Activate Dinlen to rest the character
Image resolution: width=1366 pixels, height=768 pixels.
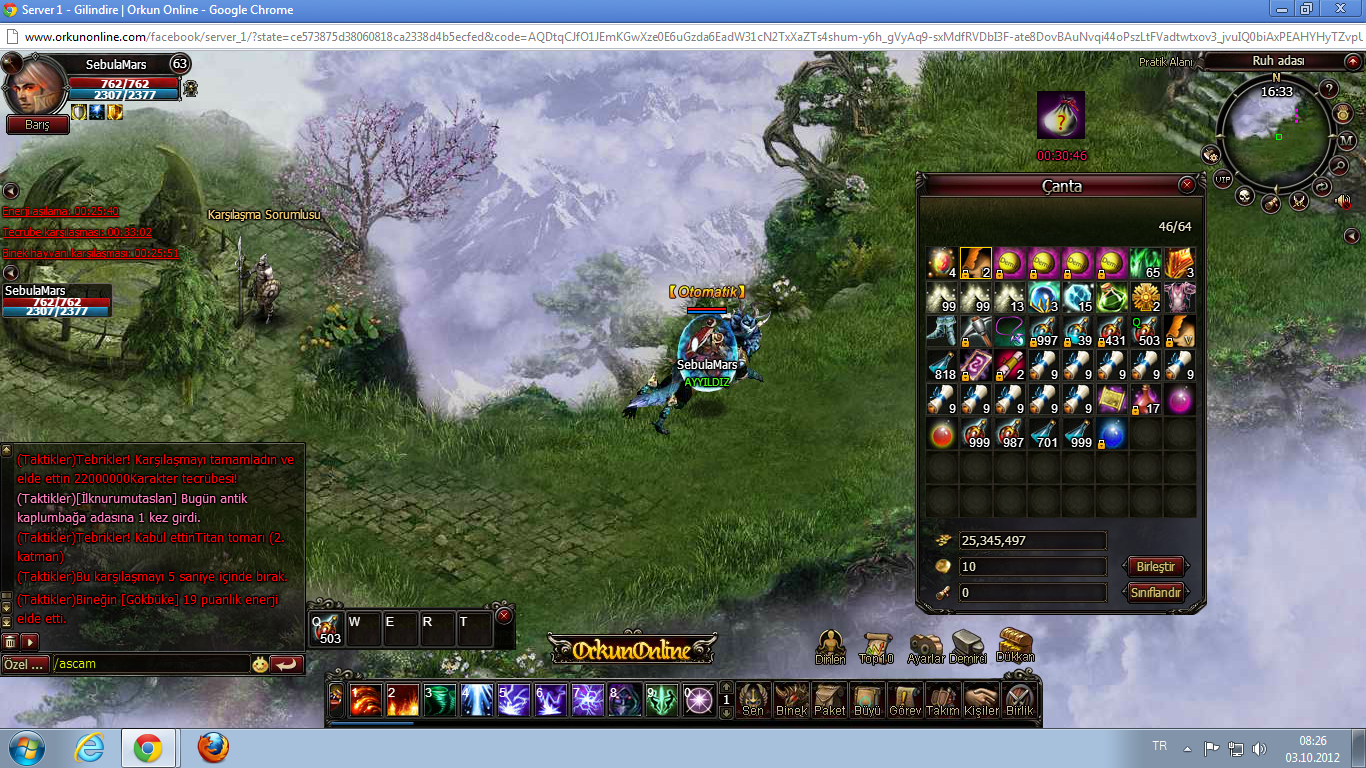[x=831, y=643]
